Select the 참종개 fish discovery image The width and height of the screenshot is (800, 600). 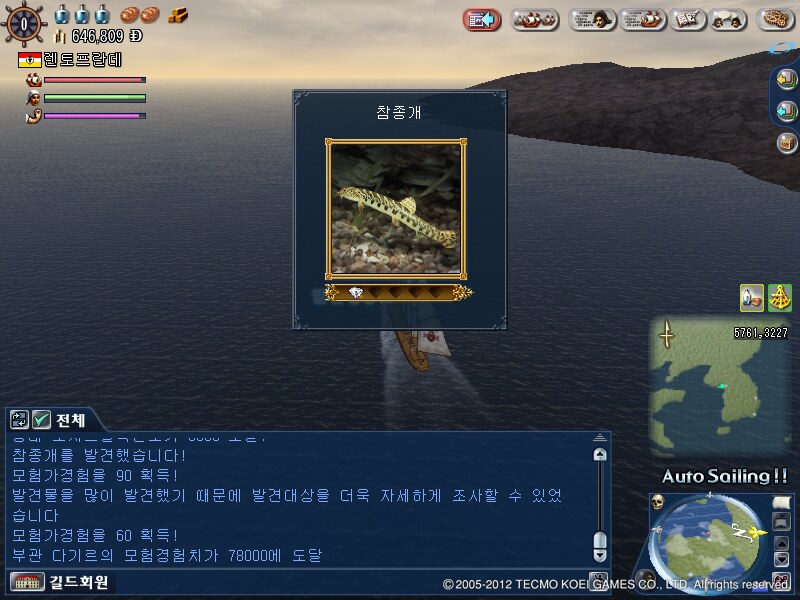coord(394,208)
